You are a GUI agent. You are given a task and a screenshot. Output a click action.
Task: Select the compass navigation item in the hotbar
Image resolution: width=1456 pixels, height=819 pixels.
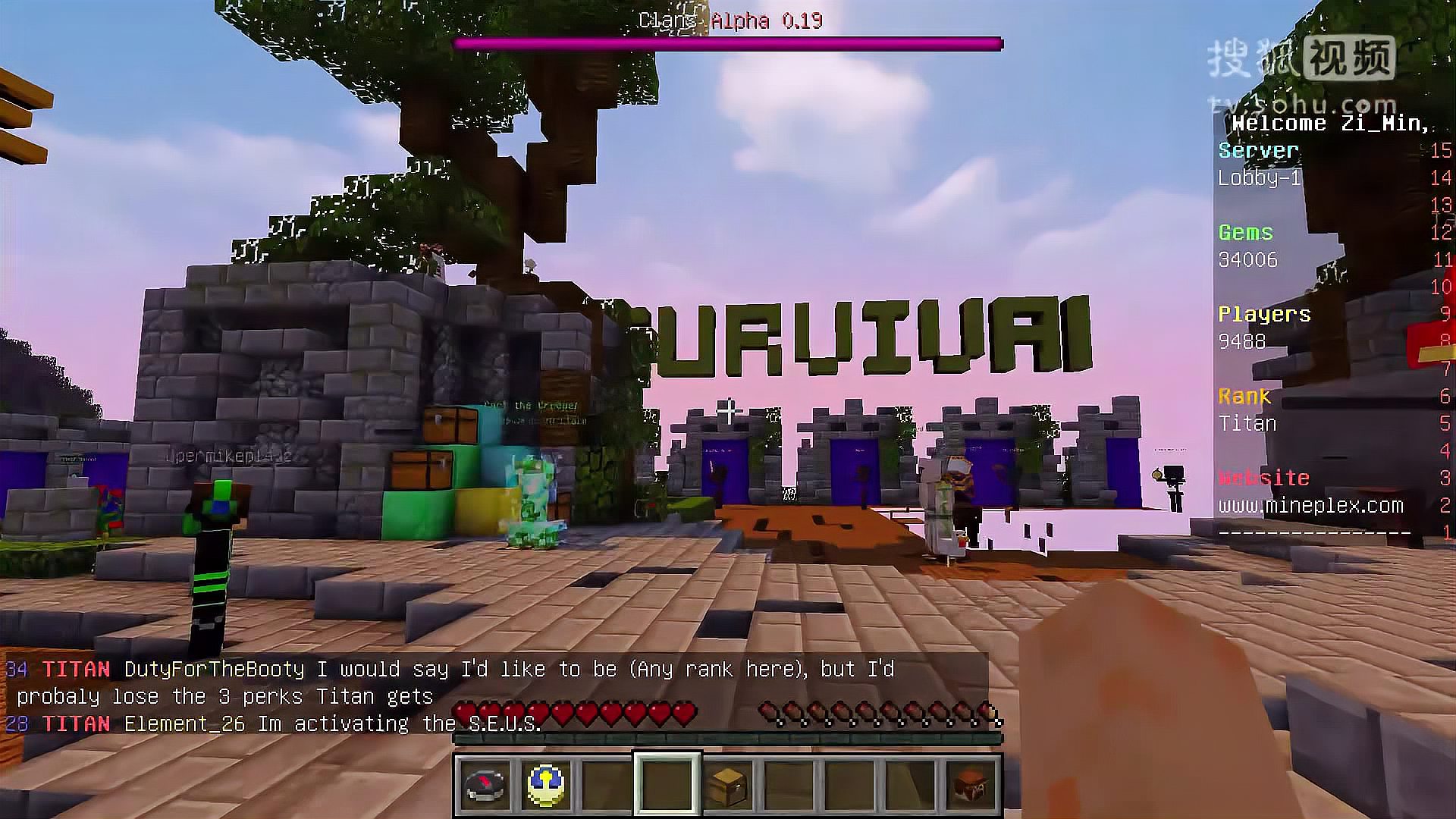click(483, 786)
